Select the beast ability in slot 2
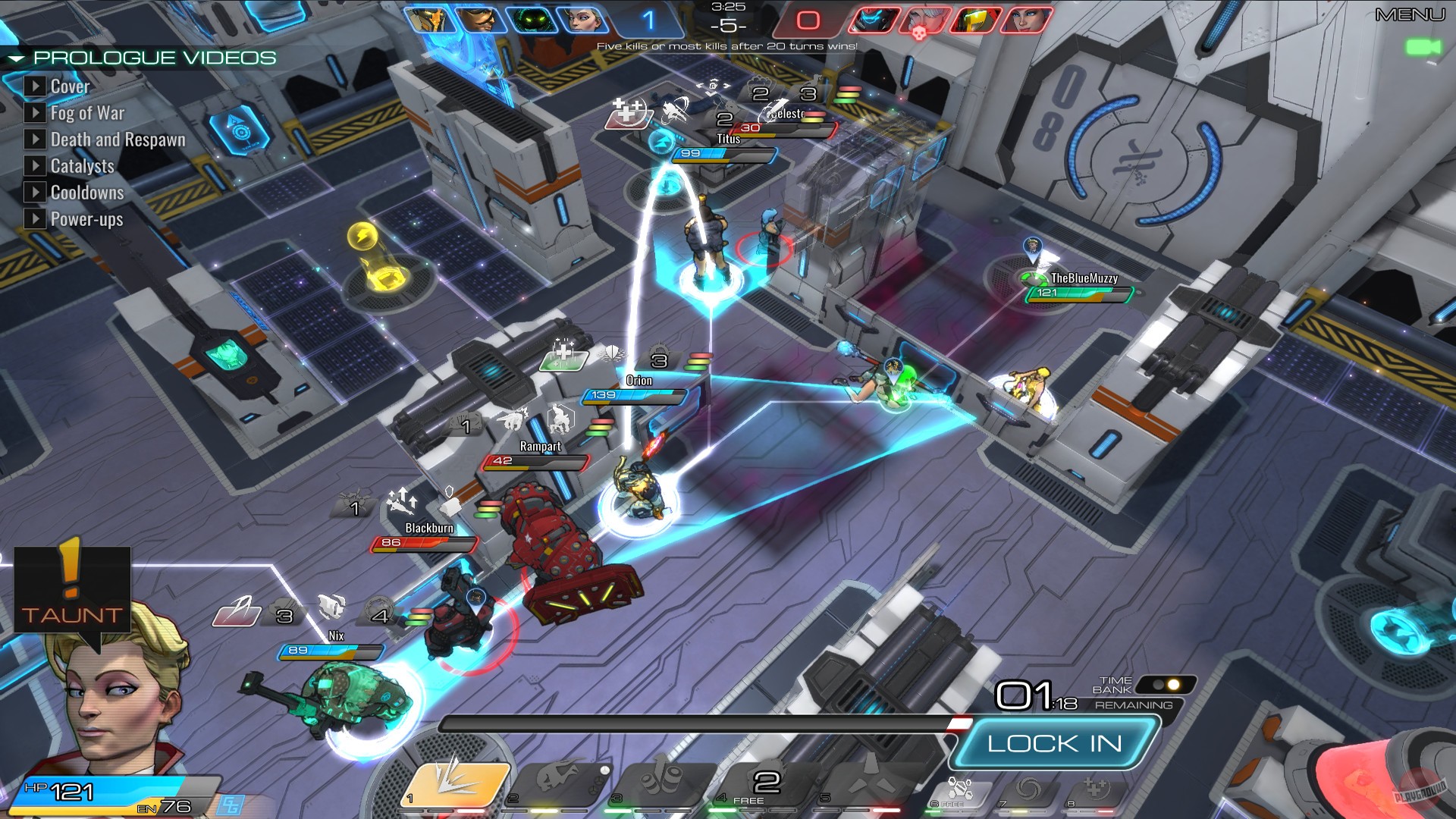 coord(557,785)
